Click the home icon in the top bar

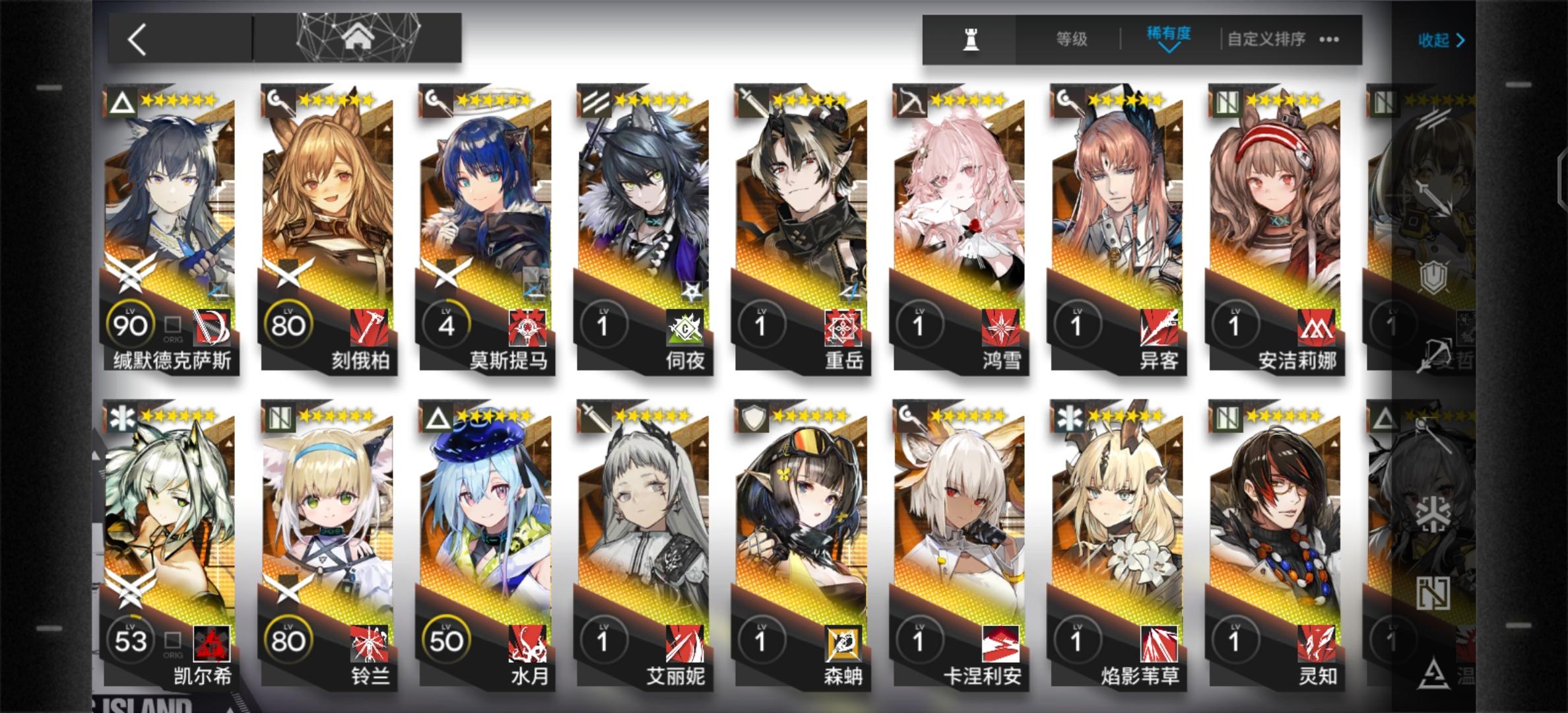point(358,38)
